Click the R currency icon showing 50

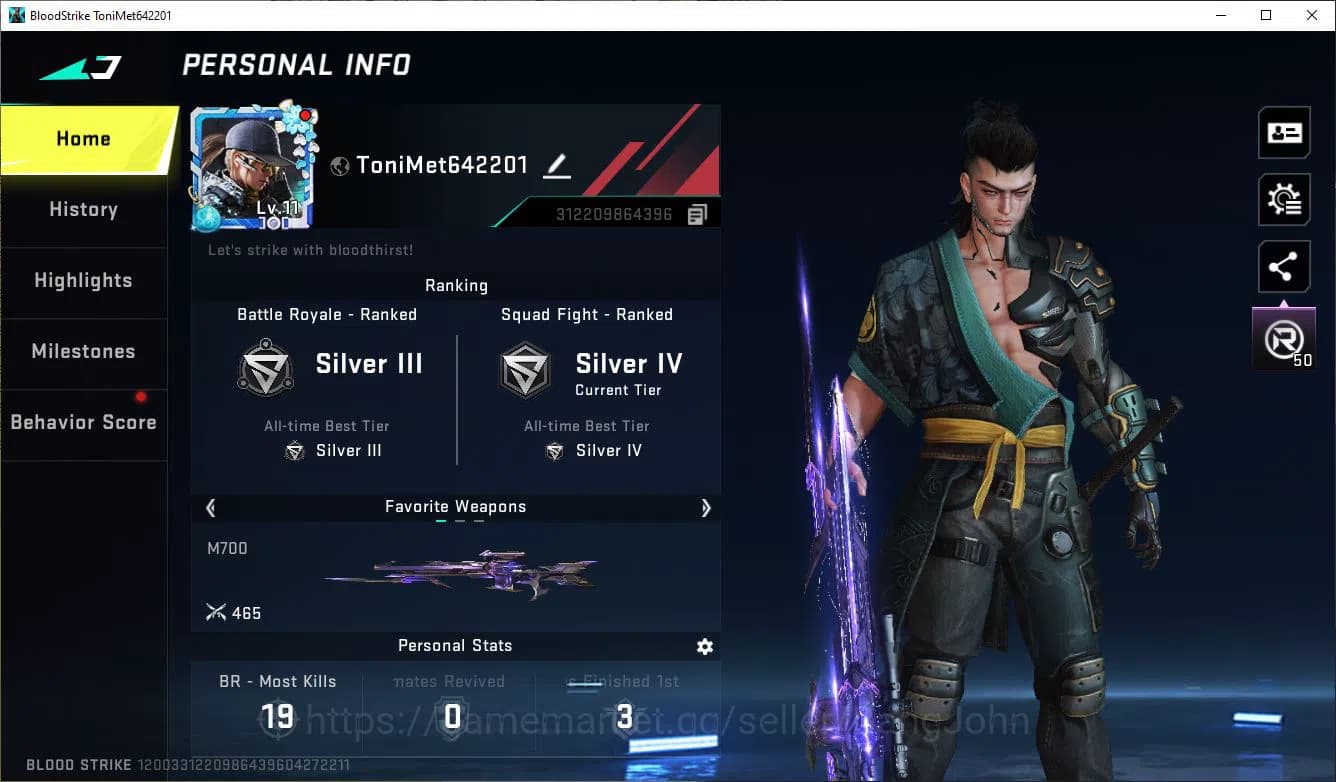point(1283,336)
